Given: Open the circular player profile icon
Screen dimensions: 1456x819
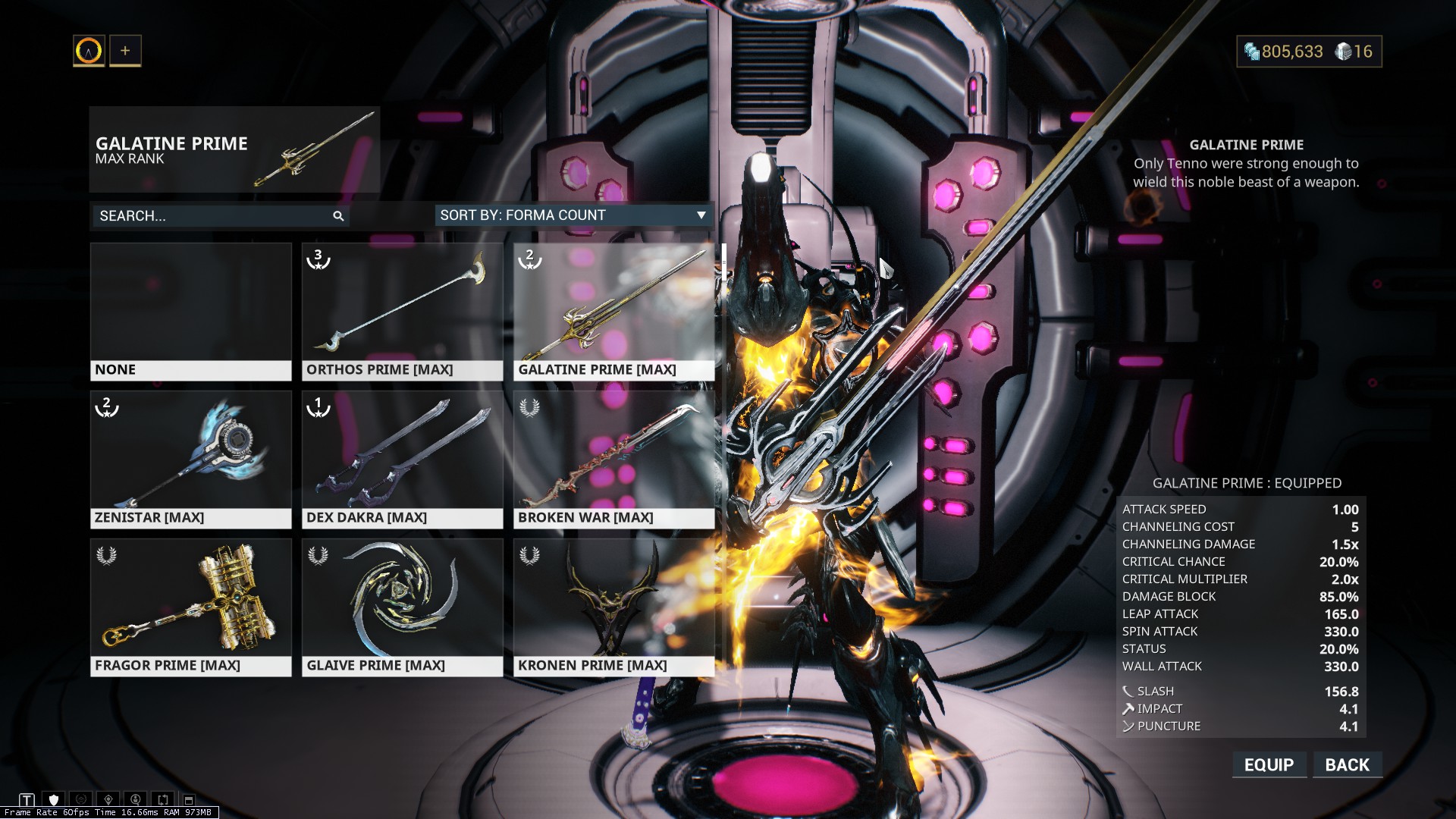Looking at the screenshot, I should click(89, 51).
